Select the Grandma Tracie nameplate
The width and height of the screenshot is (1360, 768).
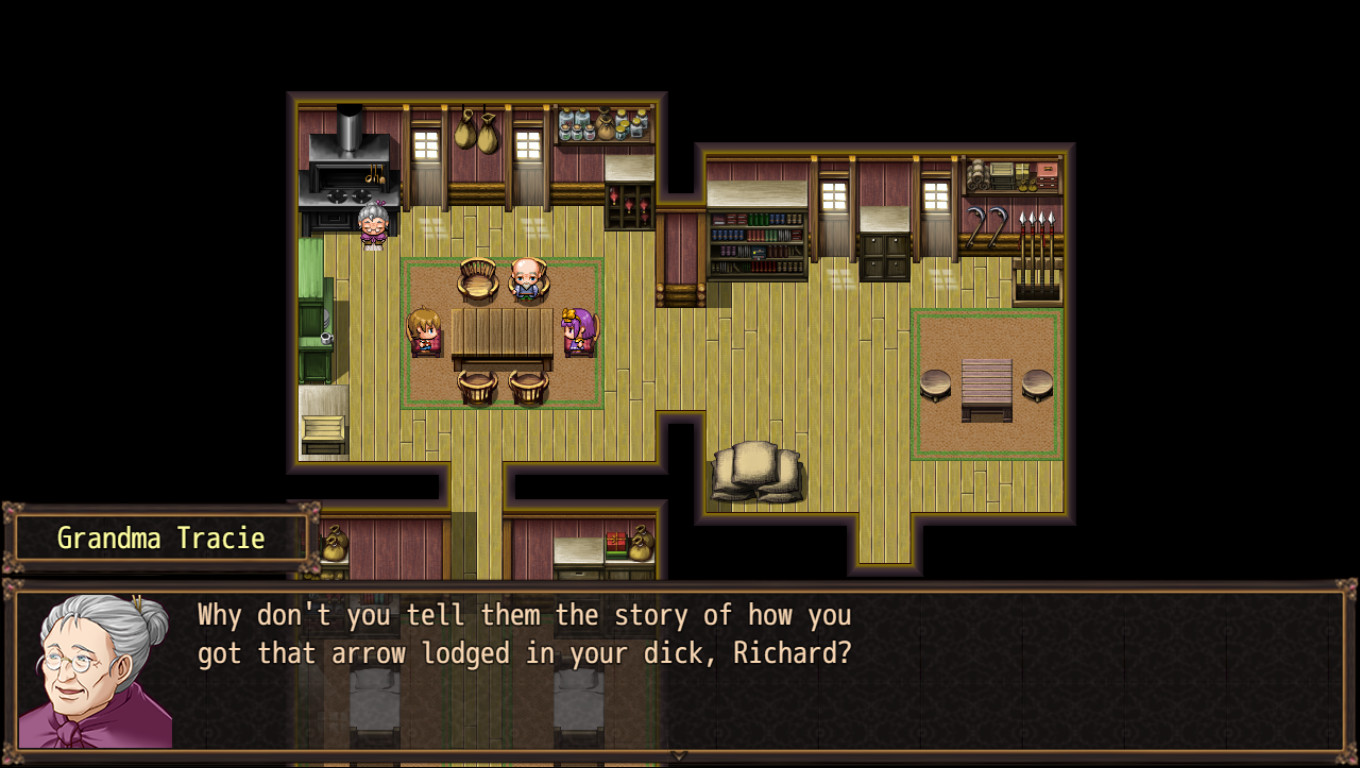[x=160, y=537]
